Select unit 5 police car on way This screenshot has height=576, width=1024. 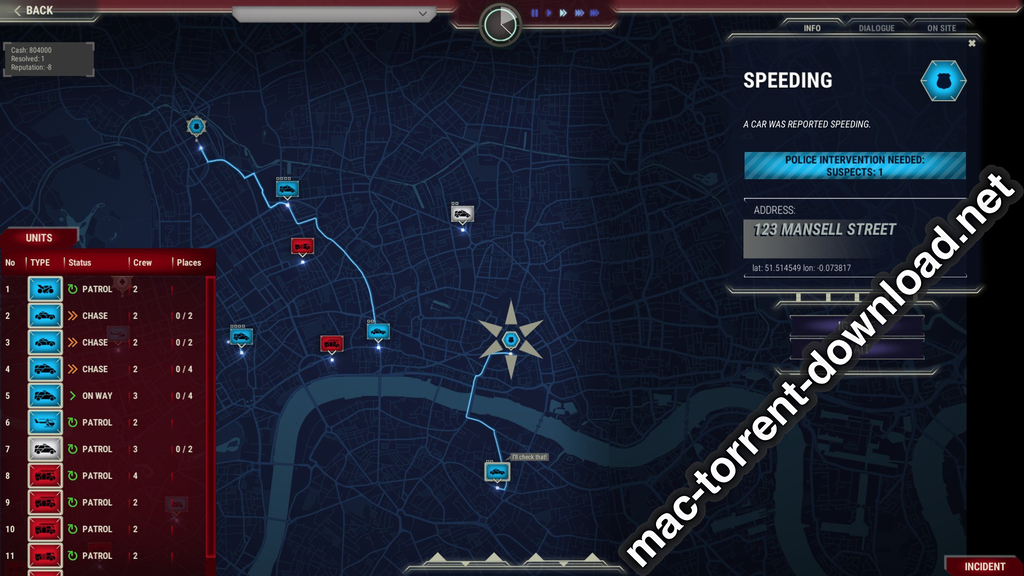[45, 396]
